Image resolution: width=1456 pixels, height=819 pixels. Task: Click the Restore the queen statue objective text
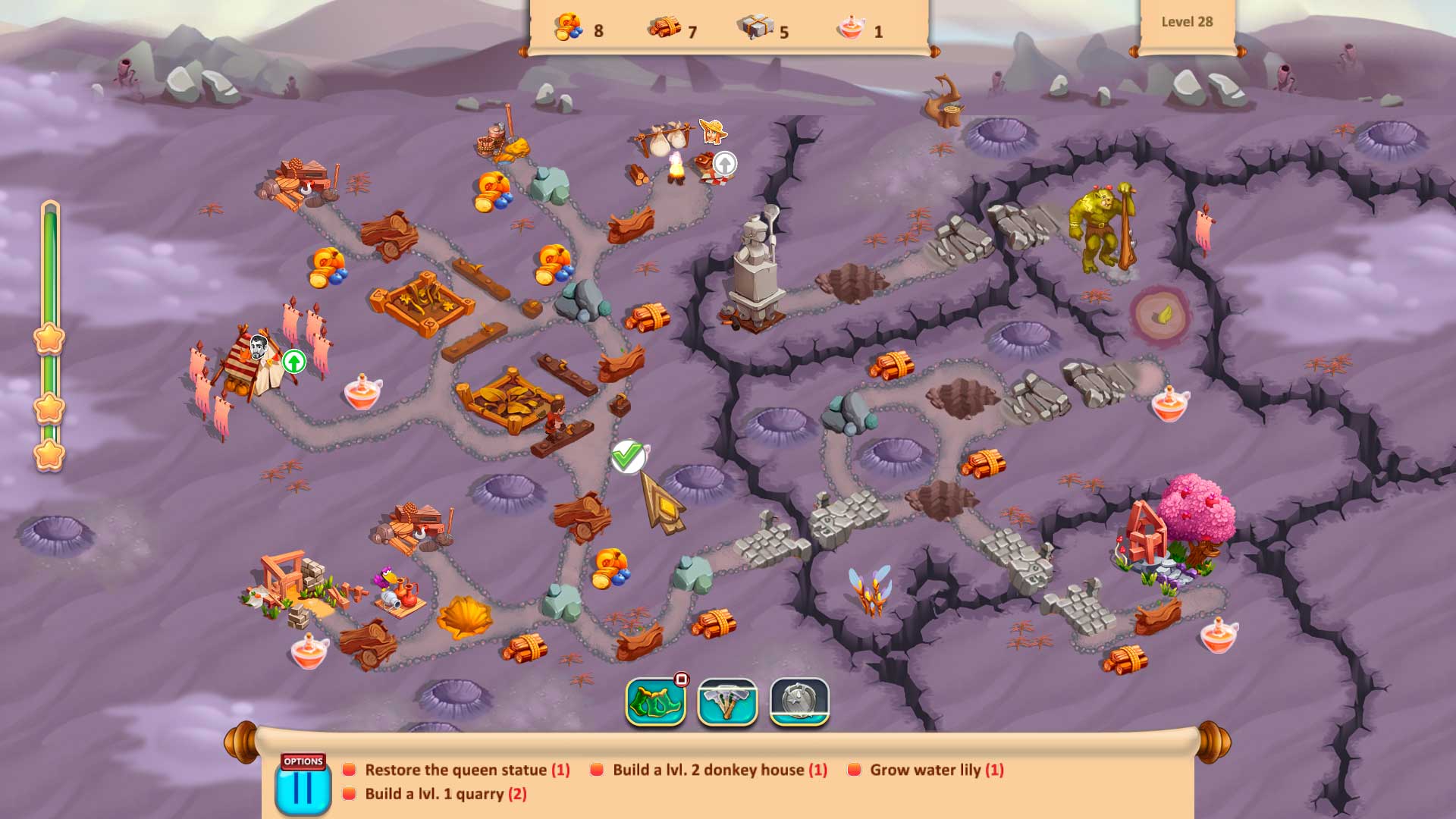(x=464, y=769)
